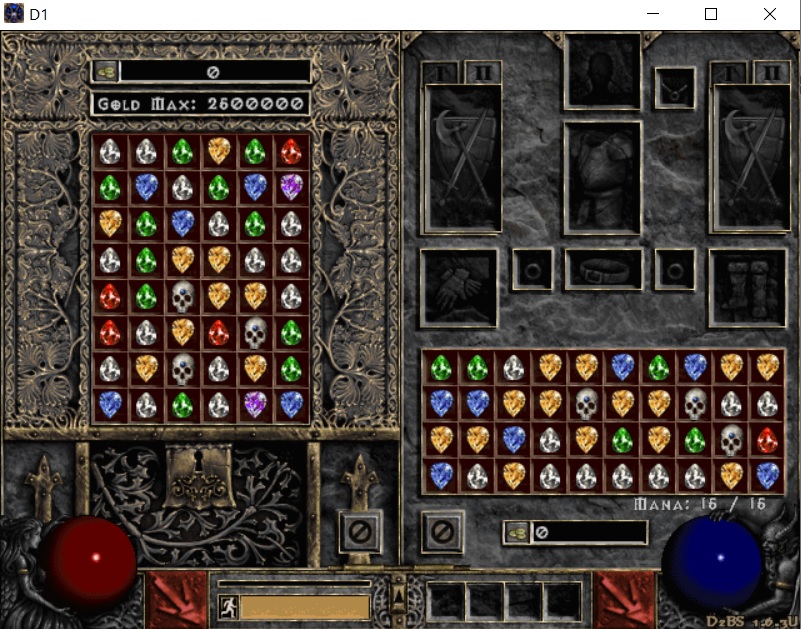Viewport: 801px width, 629px height.
Task: Close the stash panel
Action: tap(360, 531)
